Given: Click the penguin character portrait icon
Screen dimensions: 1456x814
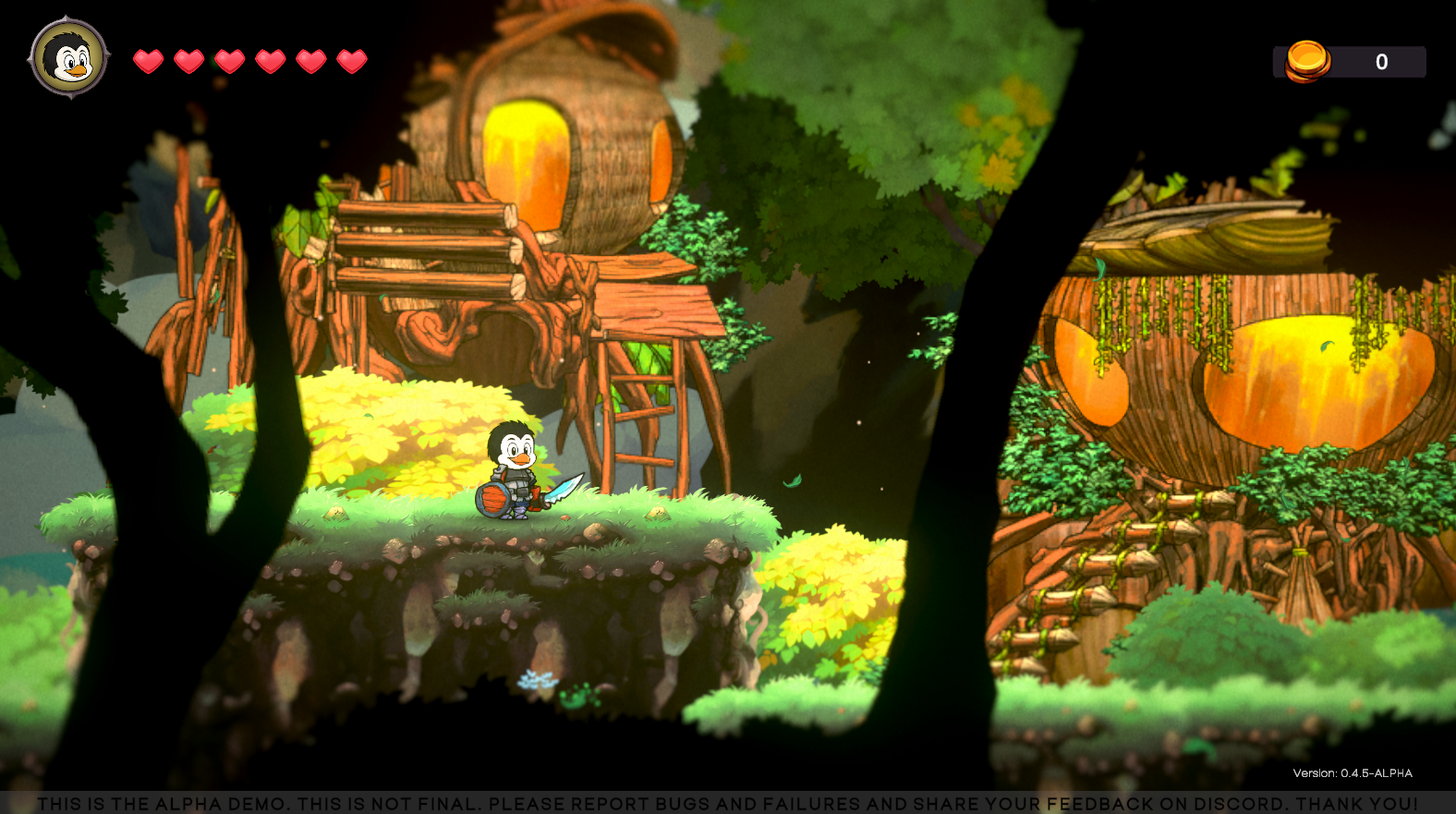Looking at the screenshot, I should [69, 60].
